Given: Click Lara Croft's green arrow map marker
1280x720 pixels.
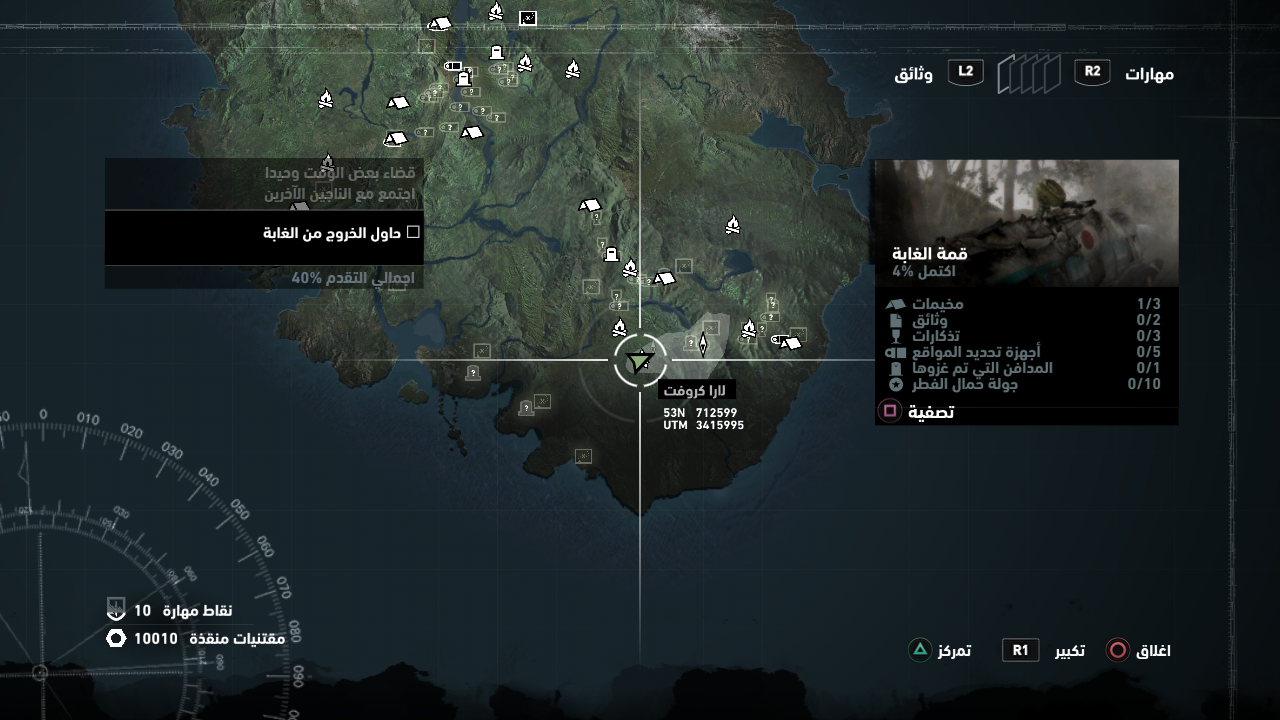Looking at the screenshot, I should click(x=639, y=361).
